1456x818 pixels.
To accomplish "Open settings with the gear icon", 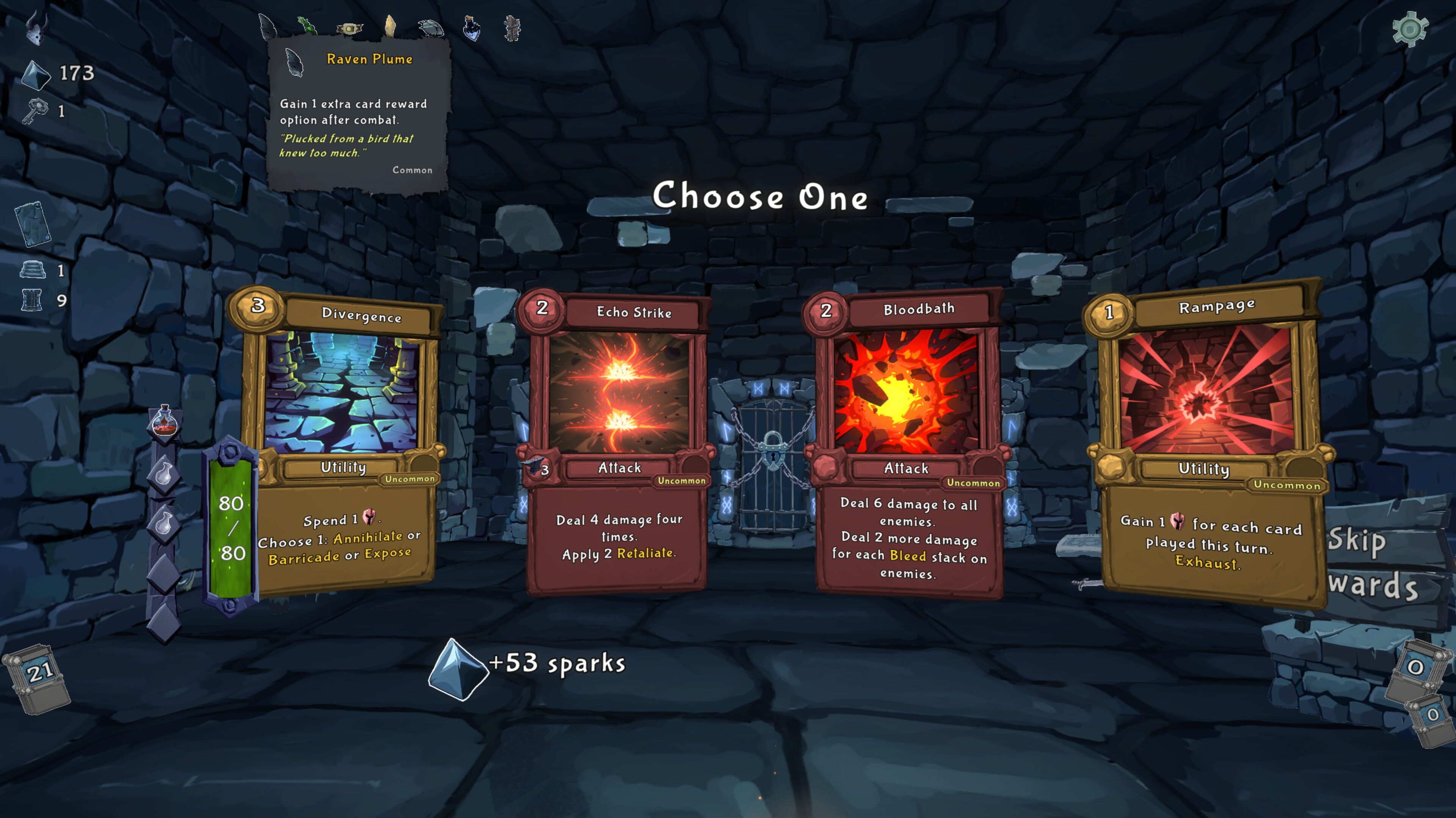I will point(1409,28).
